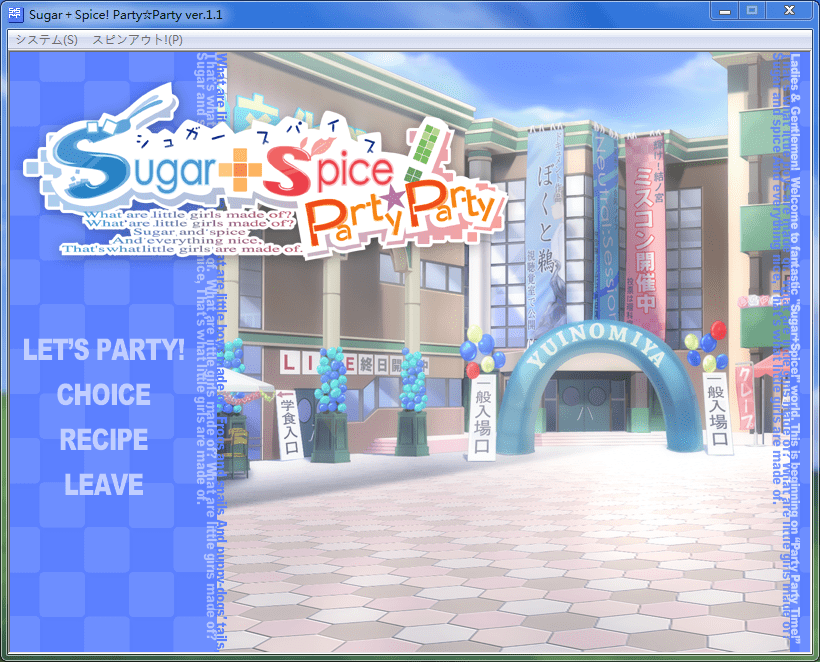This screenshot has height=662, width=820.
Task: Open the CHOICE menu entry
Action: tap(104, 395)
